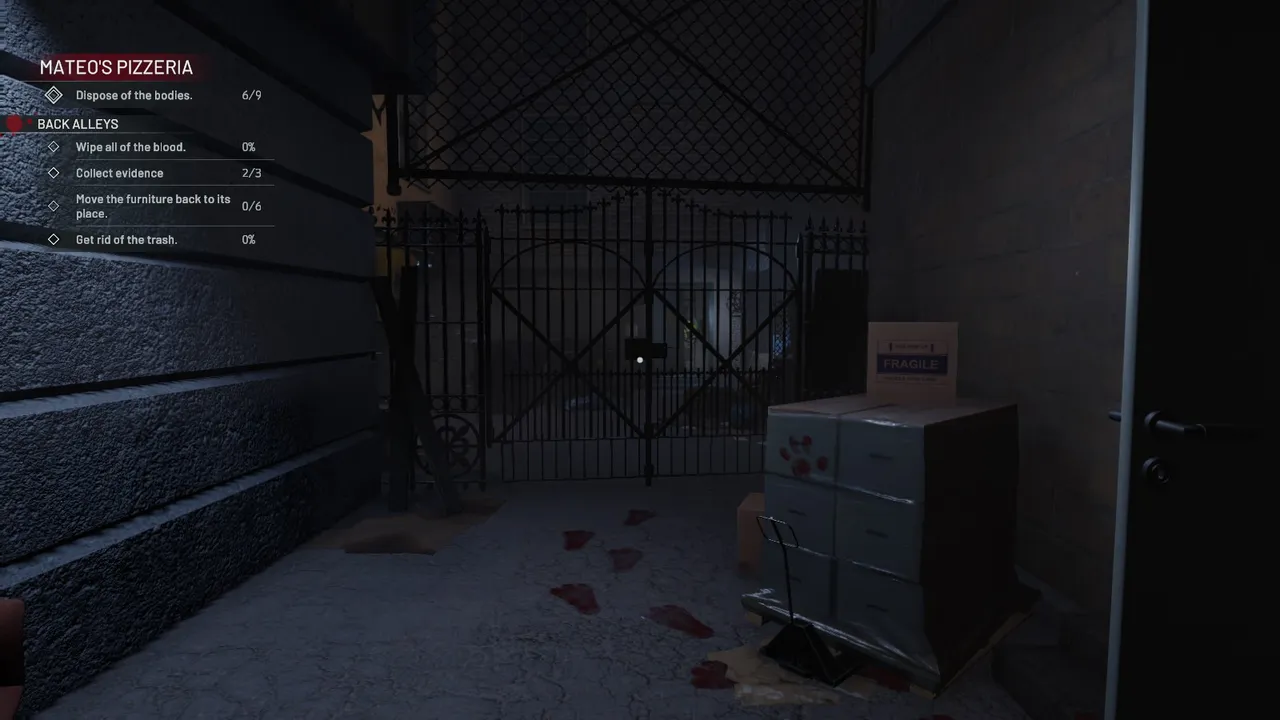Click the diamond marker beside "Move the furniture" objective
The height and width of the screenshot is (720, 1280).
coord(54,206)
